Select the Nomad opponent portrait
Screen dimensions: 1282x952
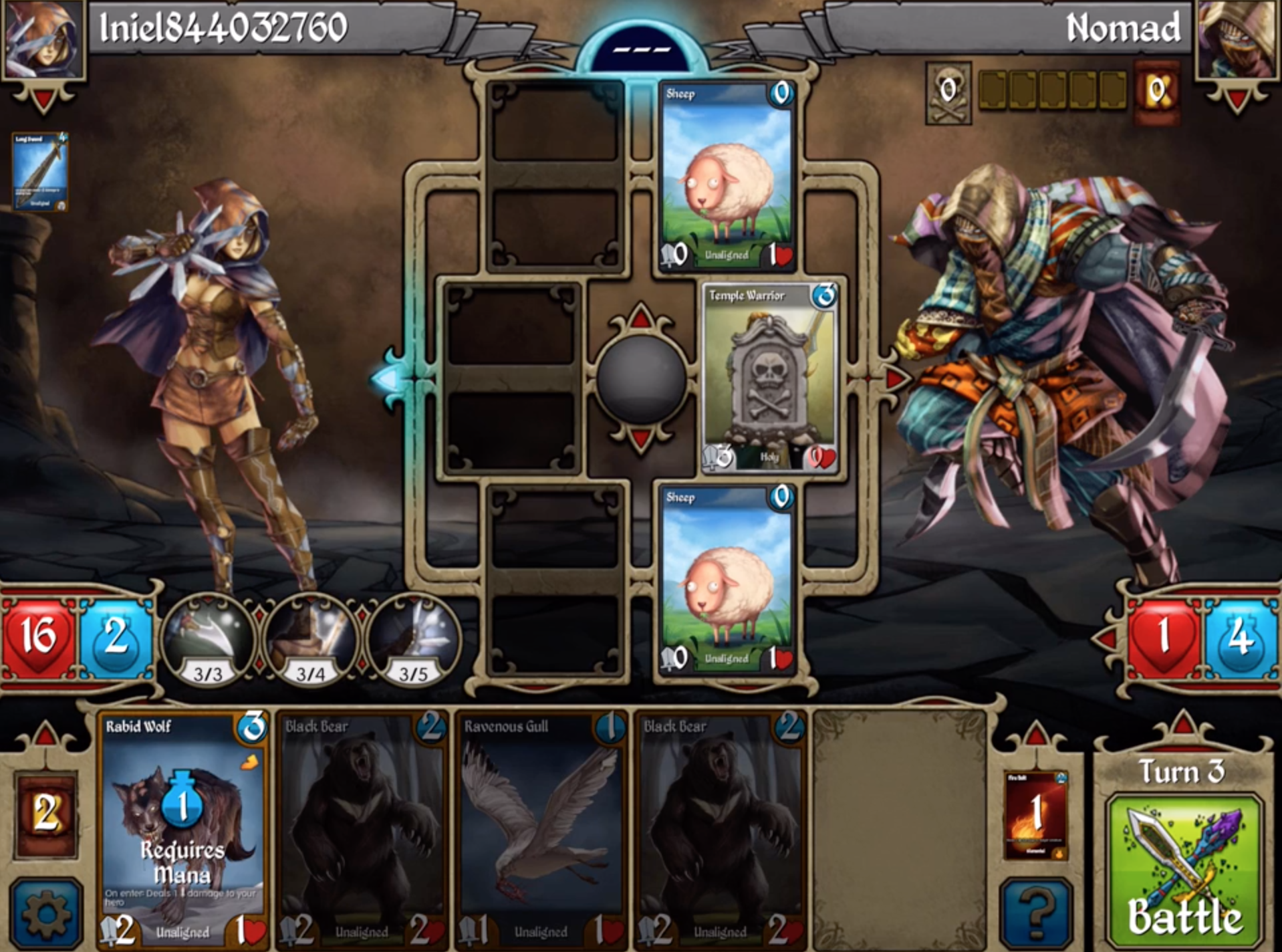1236,40
